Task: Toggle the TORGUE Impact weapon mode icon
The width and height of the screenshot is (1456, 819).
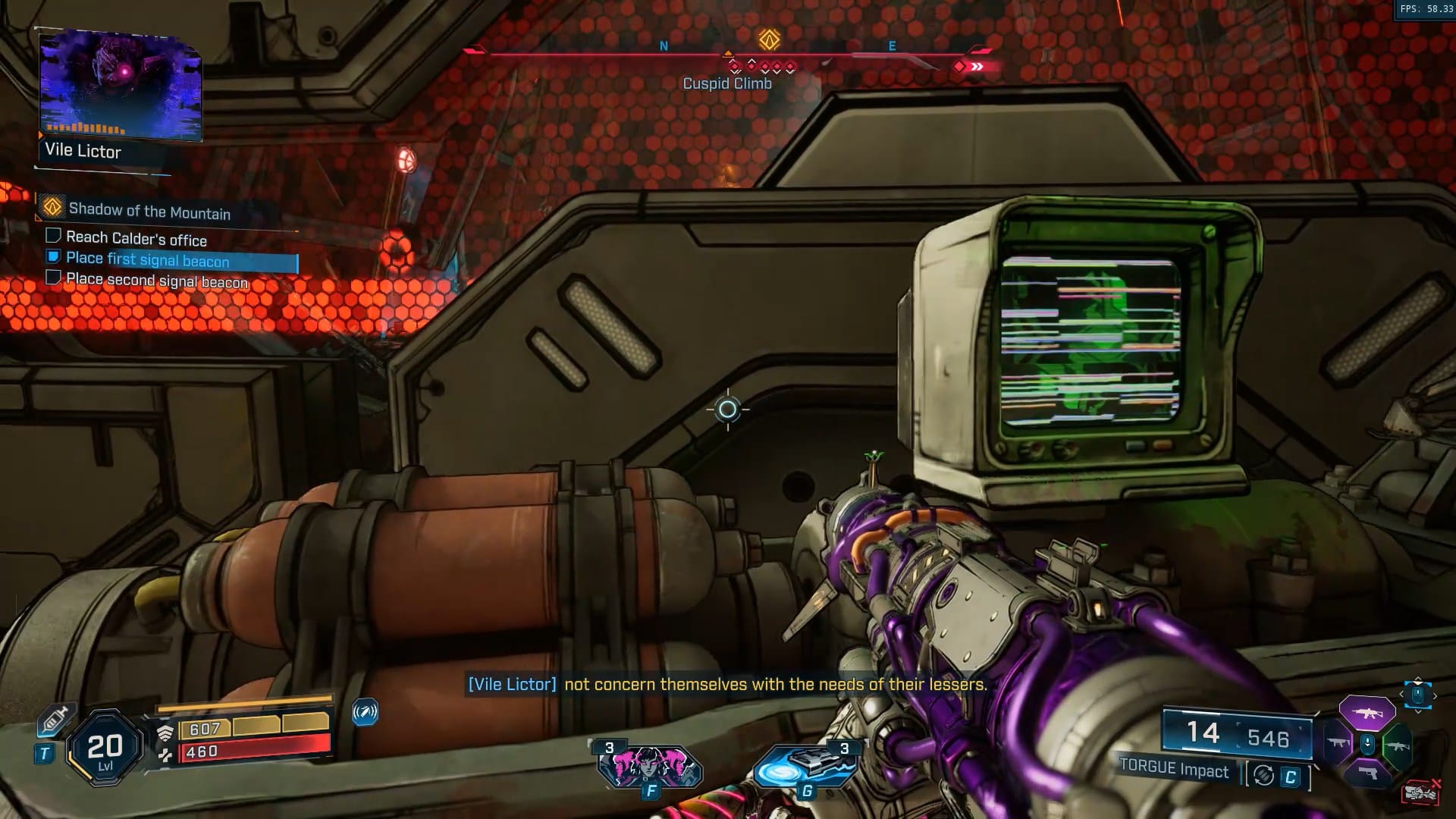Action: (x=1263, y=775)
